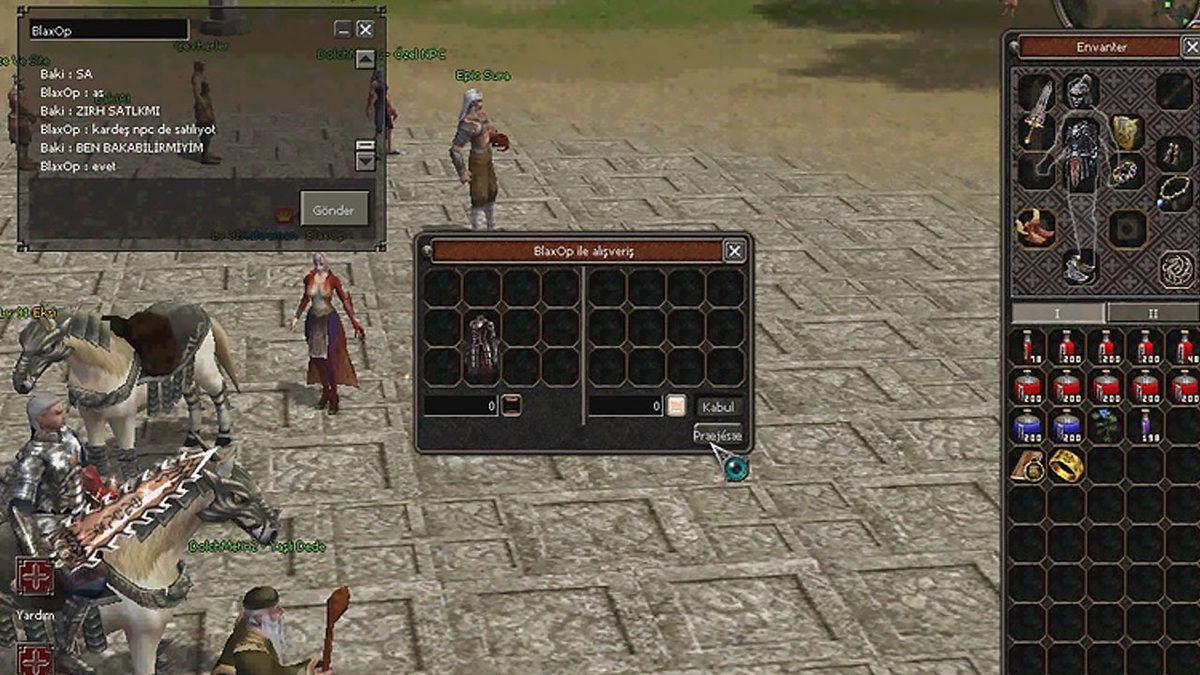Select the equipped necklace slot
The width and height of the screenshot is (1200, 675).
(1174, 190)
